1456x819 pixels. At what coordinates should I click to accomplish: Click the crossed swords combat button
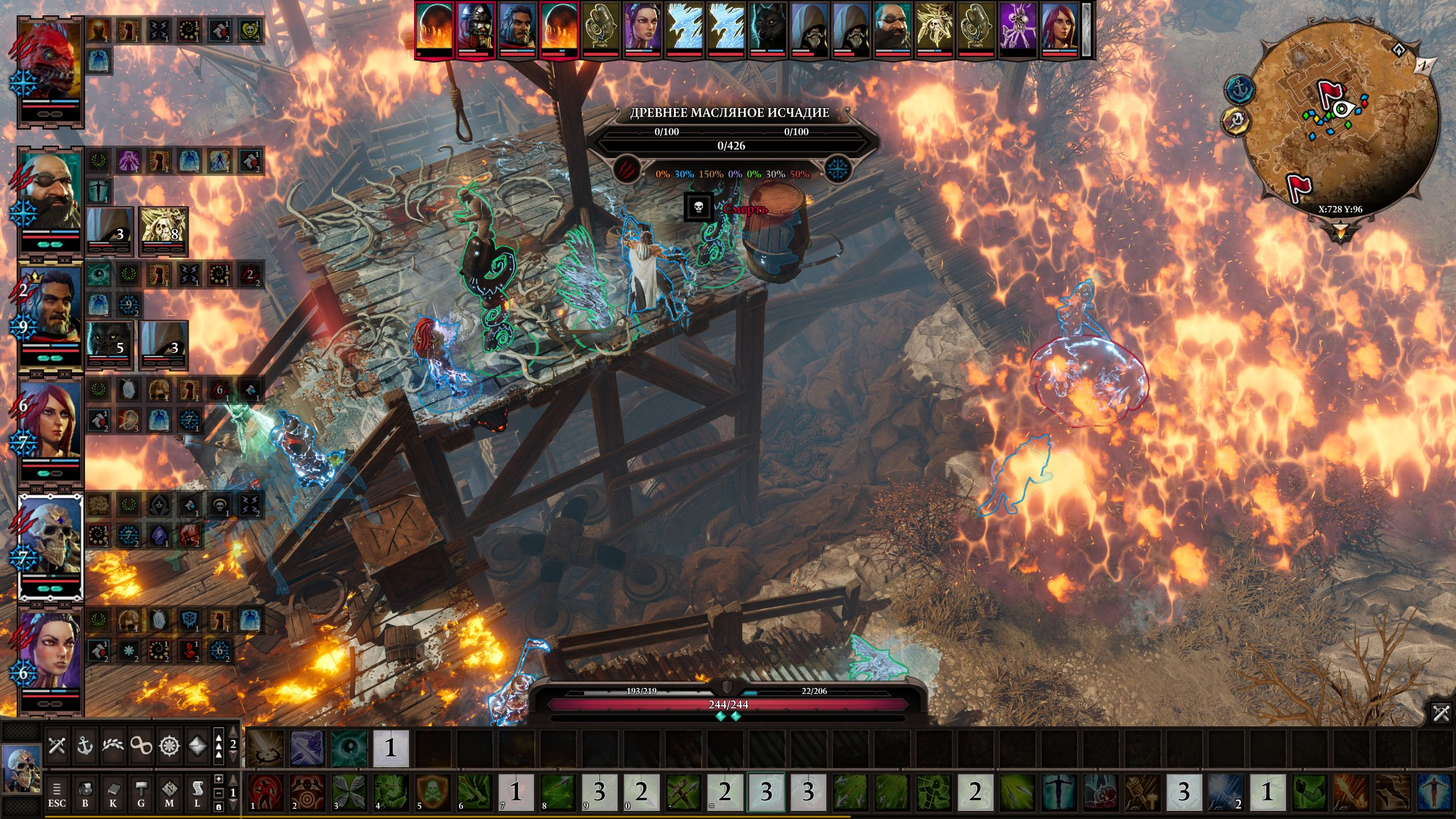click(x=57, y=745)
